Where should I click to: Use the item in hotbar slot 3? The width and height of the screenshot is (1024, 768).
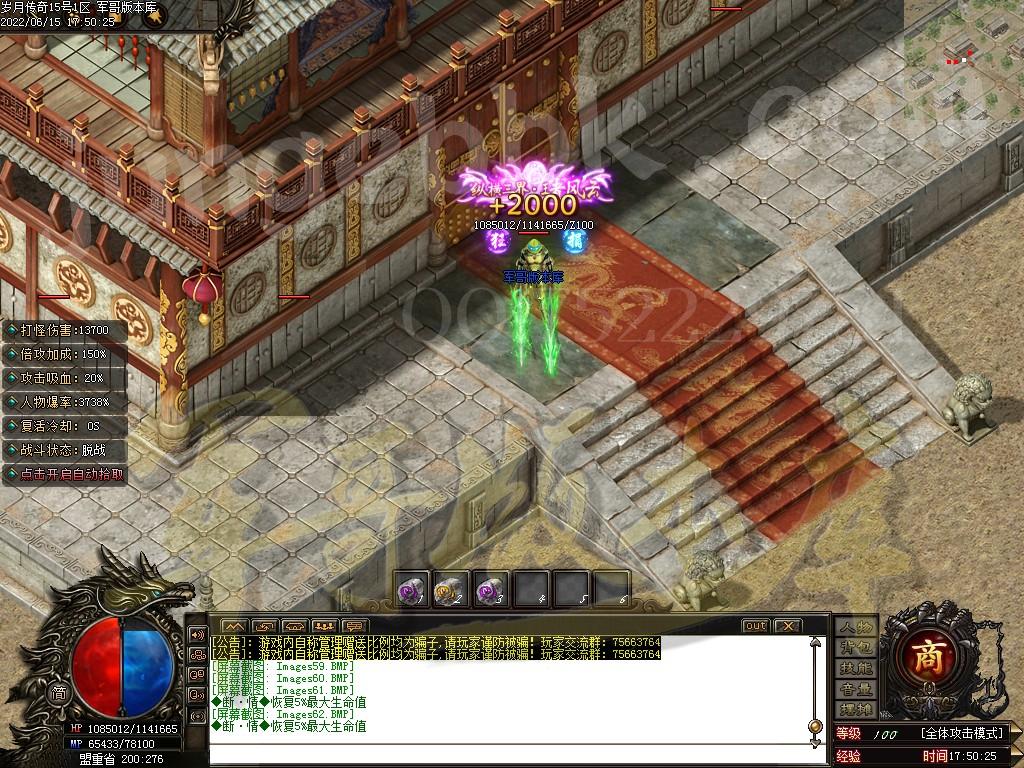(x=489, y=590)
